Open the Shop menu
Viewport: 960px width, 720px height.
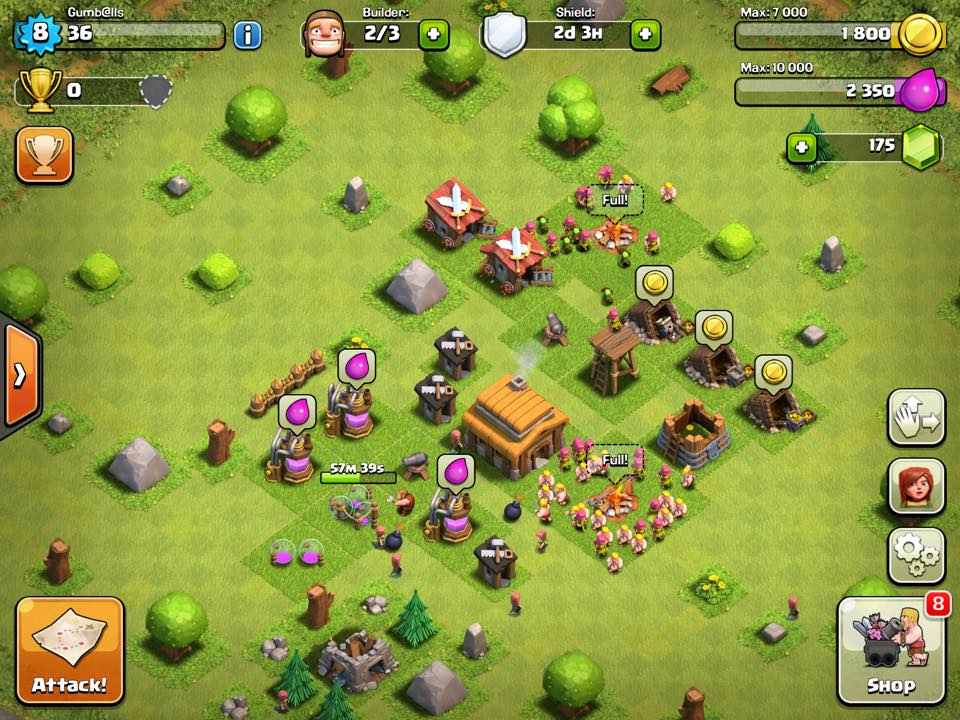coord(891,651)
